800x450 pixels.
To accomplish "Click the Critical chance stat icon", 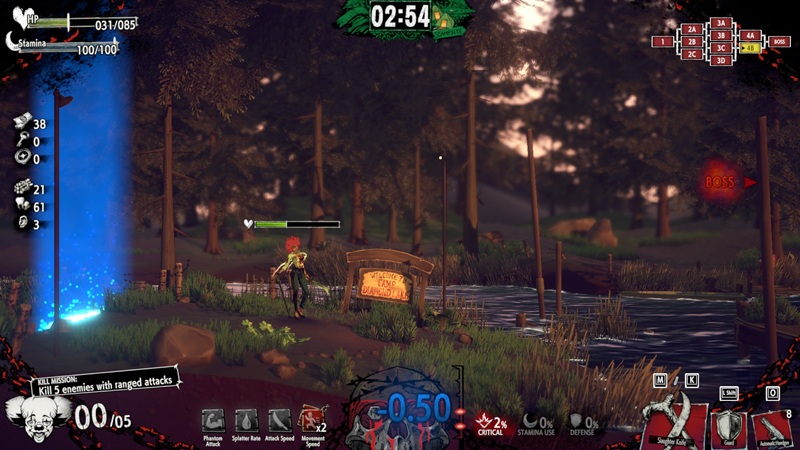I will pyautogui.click(x=484, y=421).
